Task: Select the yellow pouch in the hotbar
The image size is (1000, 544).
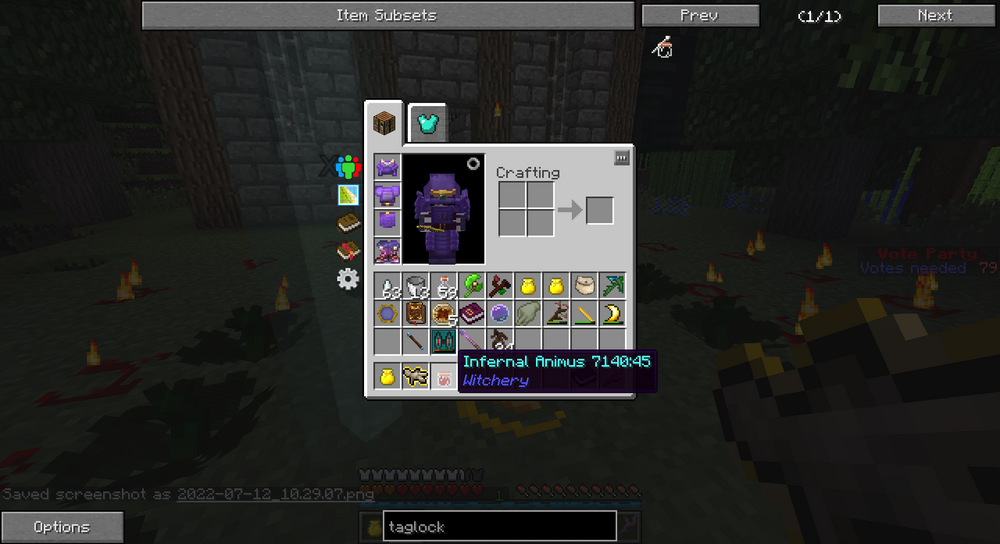Action: click(x=387, y=376)
